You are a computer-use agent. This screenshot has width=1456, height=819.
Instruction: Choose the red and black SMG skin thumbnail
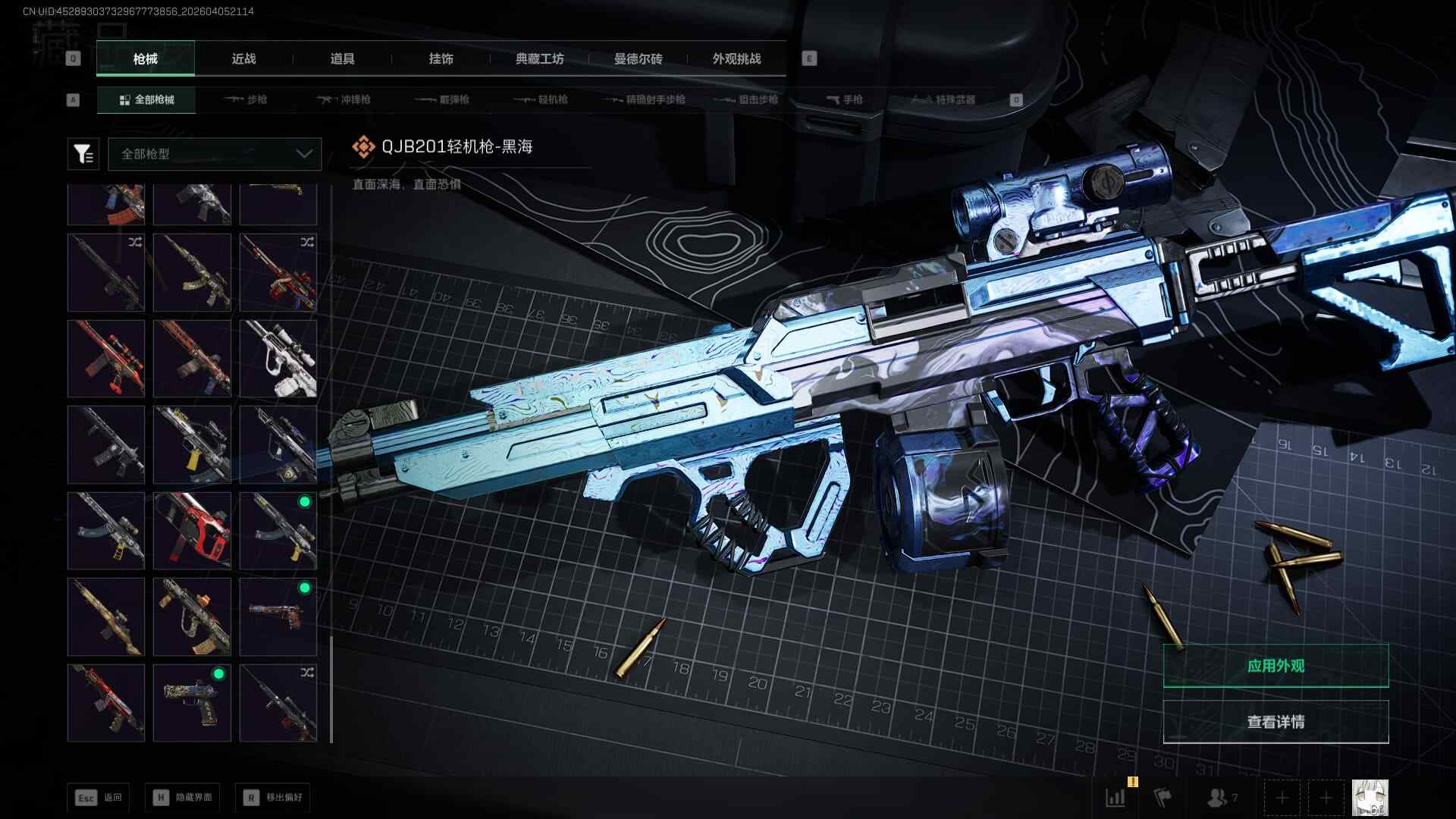[x=192, y=530]
